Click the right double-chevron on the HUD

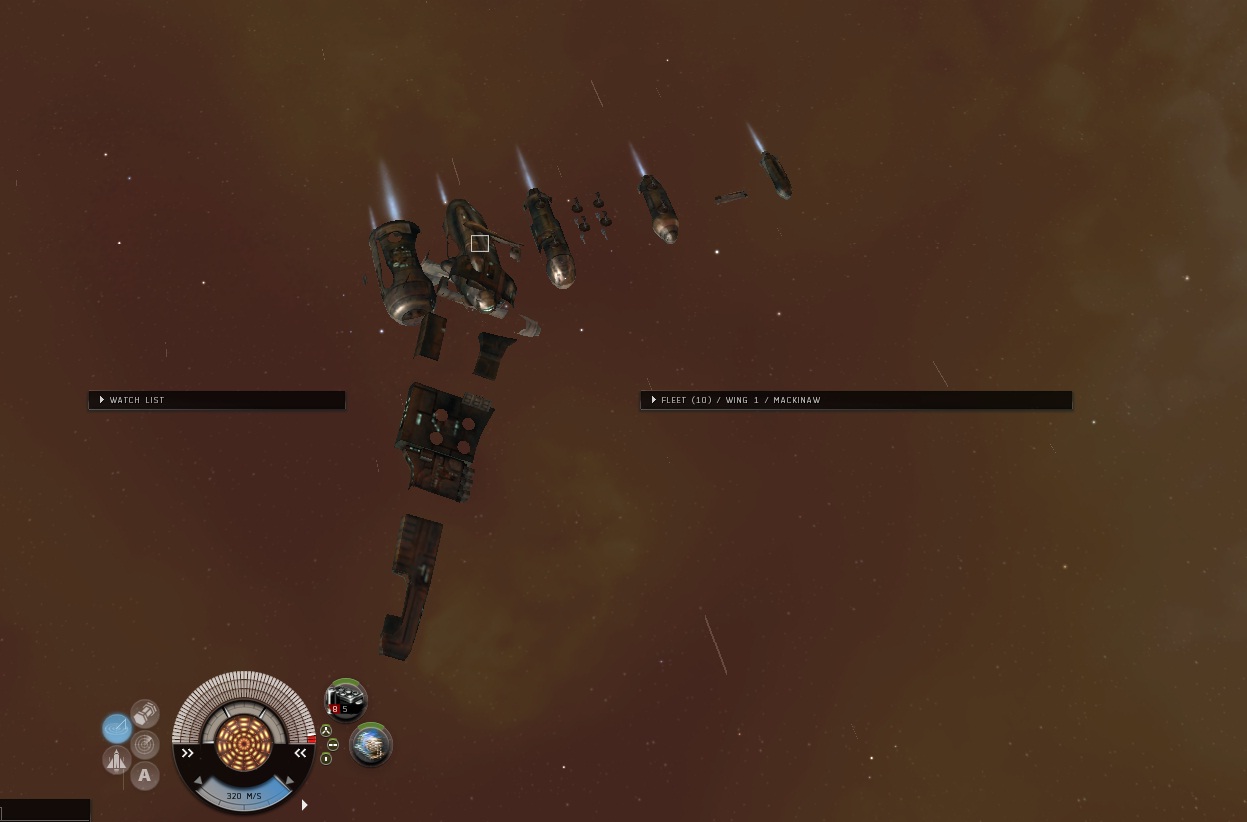[300, 753]
